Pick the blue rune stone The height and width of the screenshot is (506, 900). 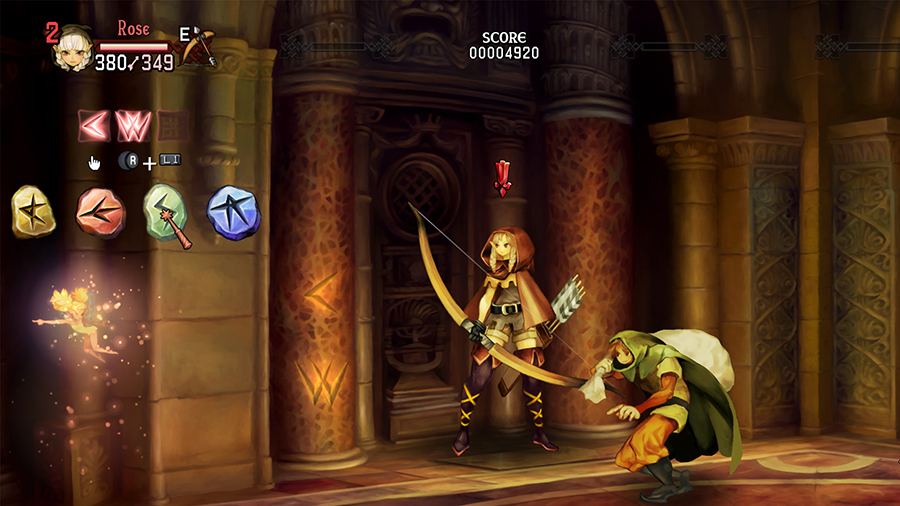coord(232,210)
